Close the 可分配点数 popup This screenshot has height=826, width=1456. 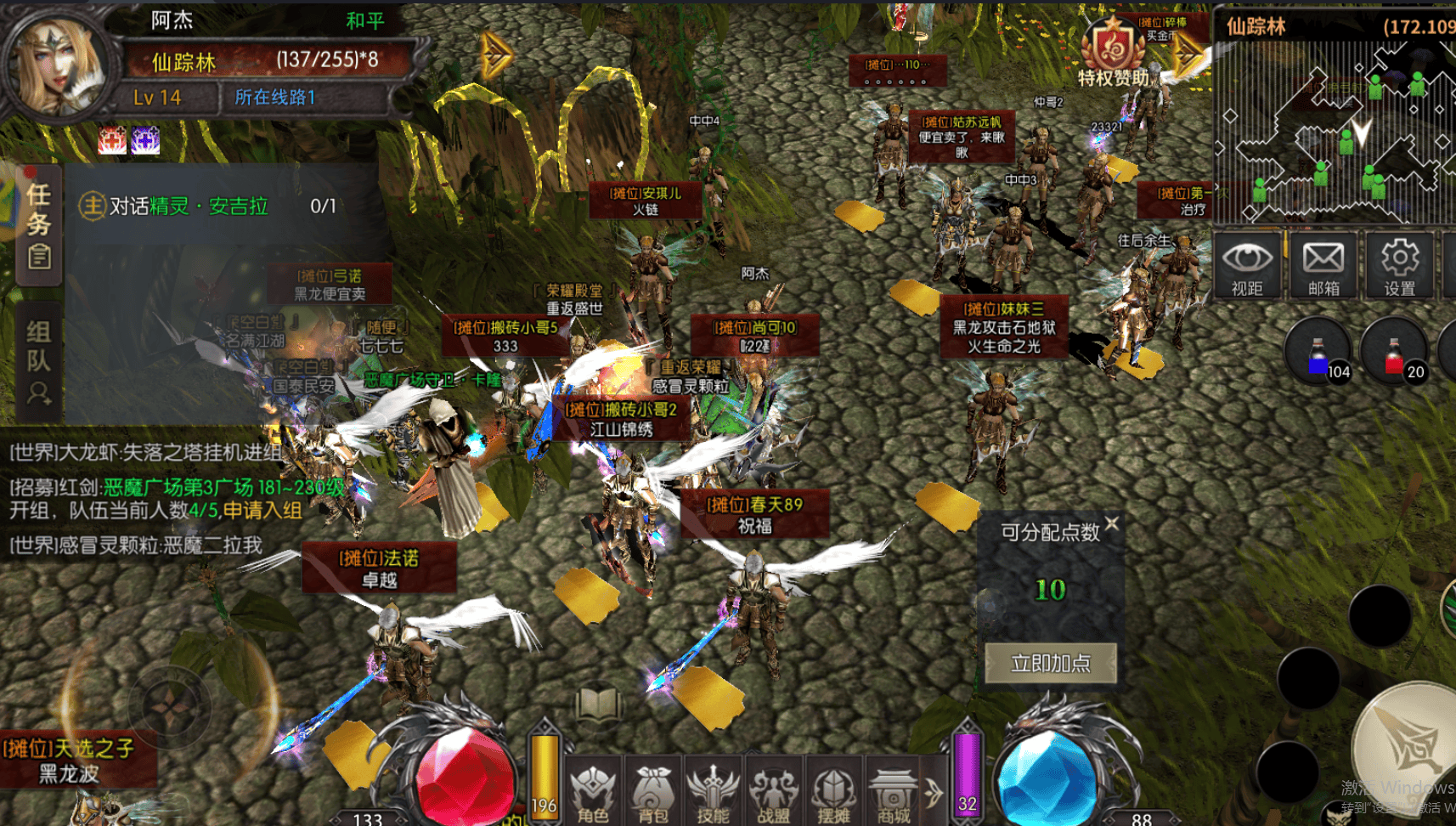tap(1112, 523)
